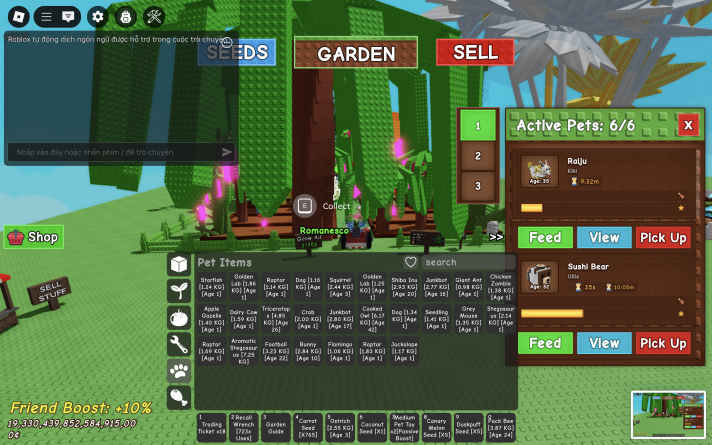Feed the Raiju pet
This screenshot has width=712, height=445.
pos(545,238)
